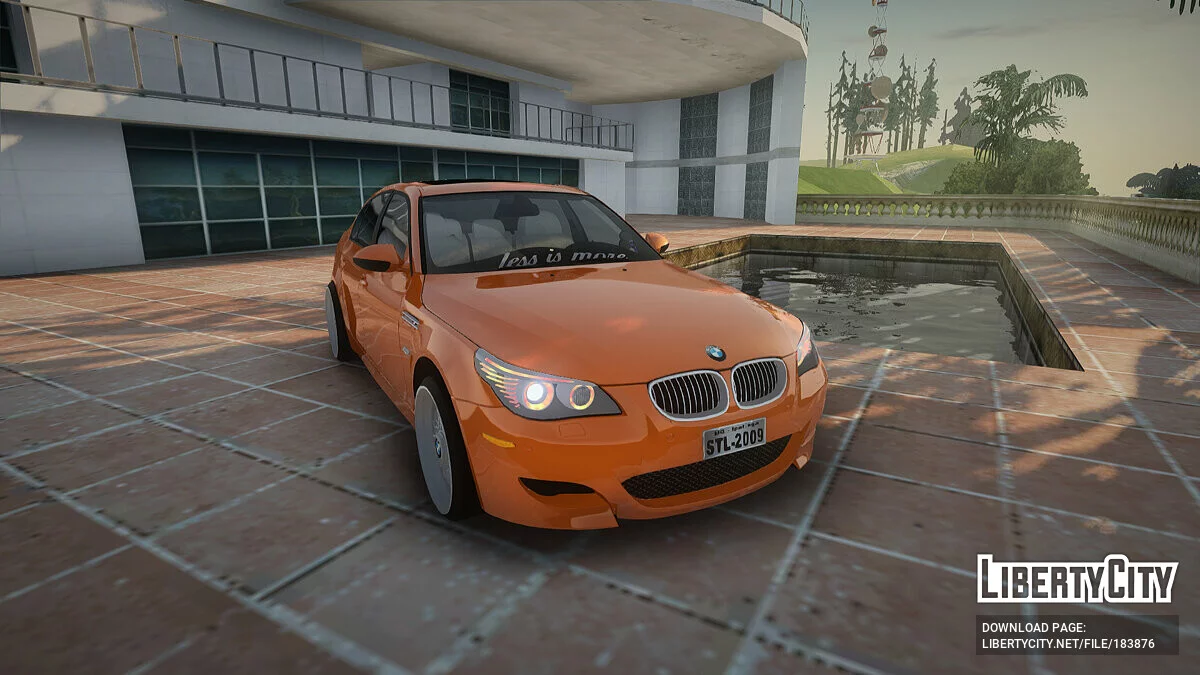
Task: Click the LibertyCity logo watermark
Action: 1077,579
